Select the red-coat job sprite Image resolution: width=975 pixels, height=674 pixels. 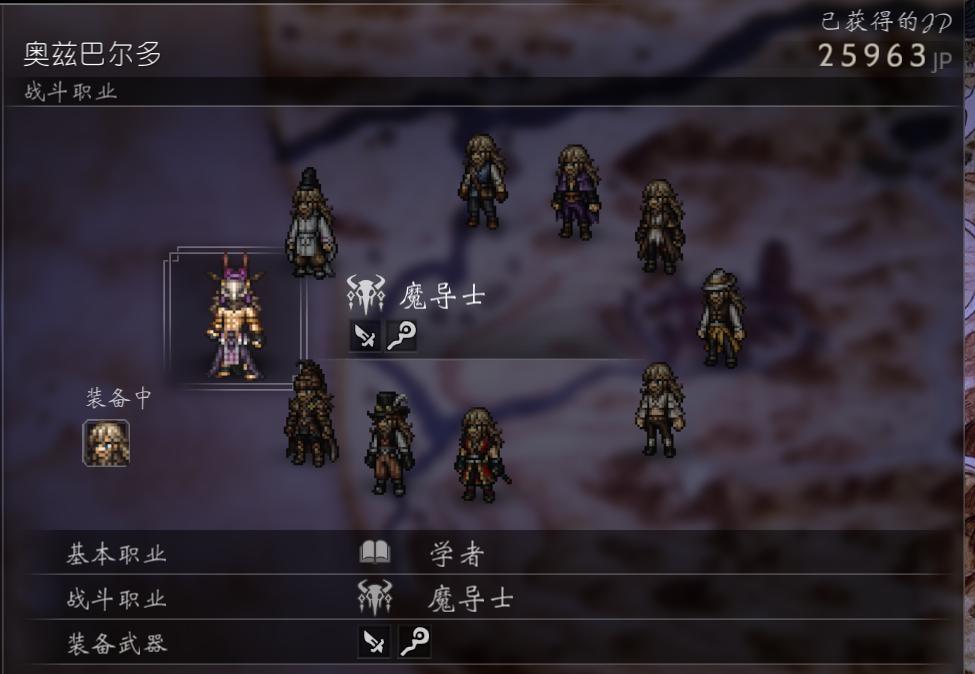[x=480, y=454]
